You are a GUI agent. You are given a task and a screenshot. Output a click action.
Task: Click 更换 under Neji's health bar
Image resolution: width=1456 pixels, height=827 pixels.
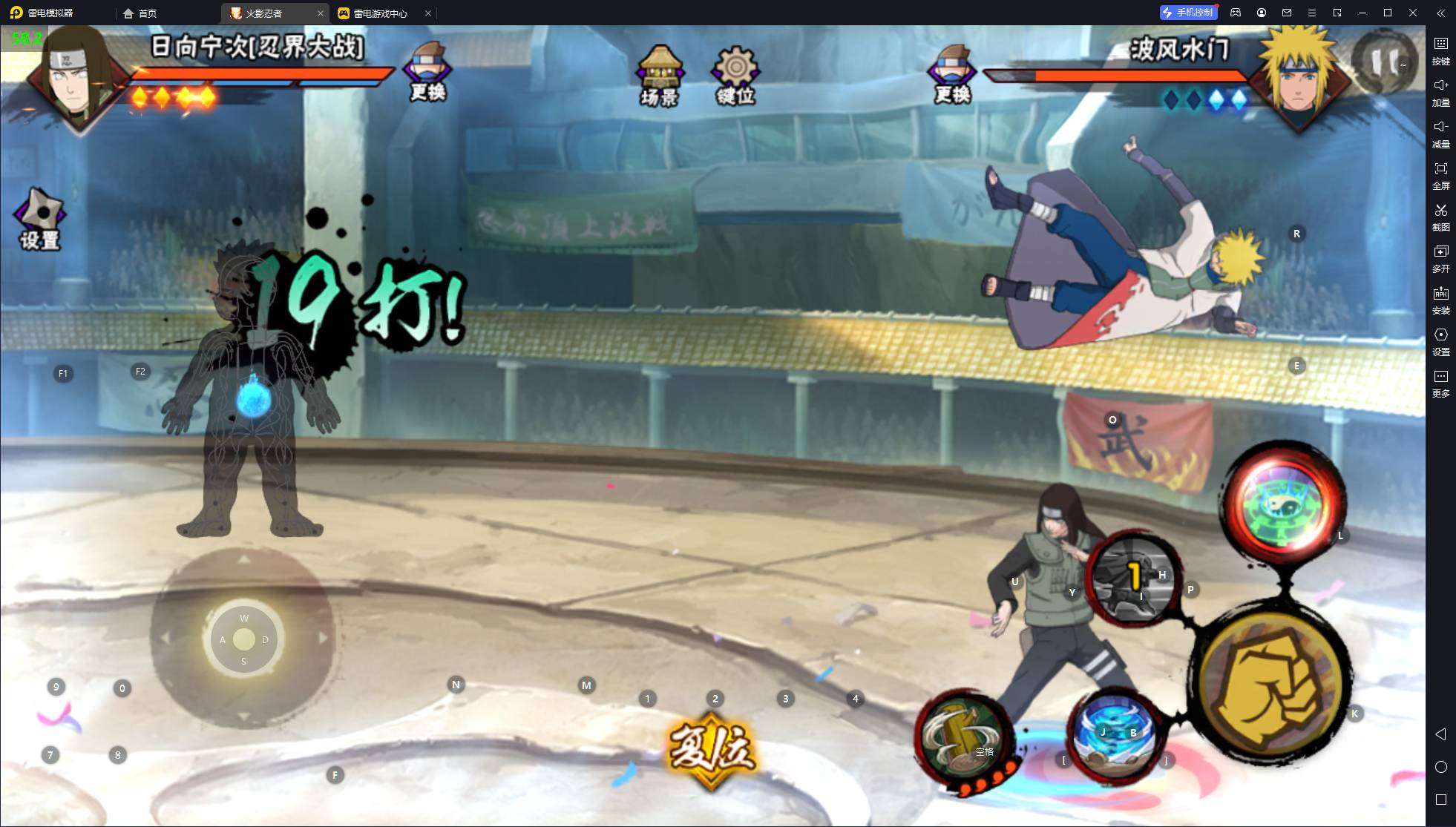427,72
